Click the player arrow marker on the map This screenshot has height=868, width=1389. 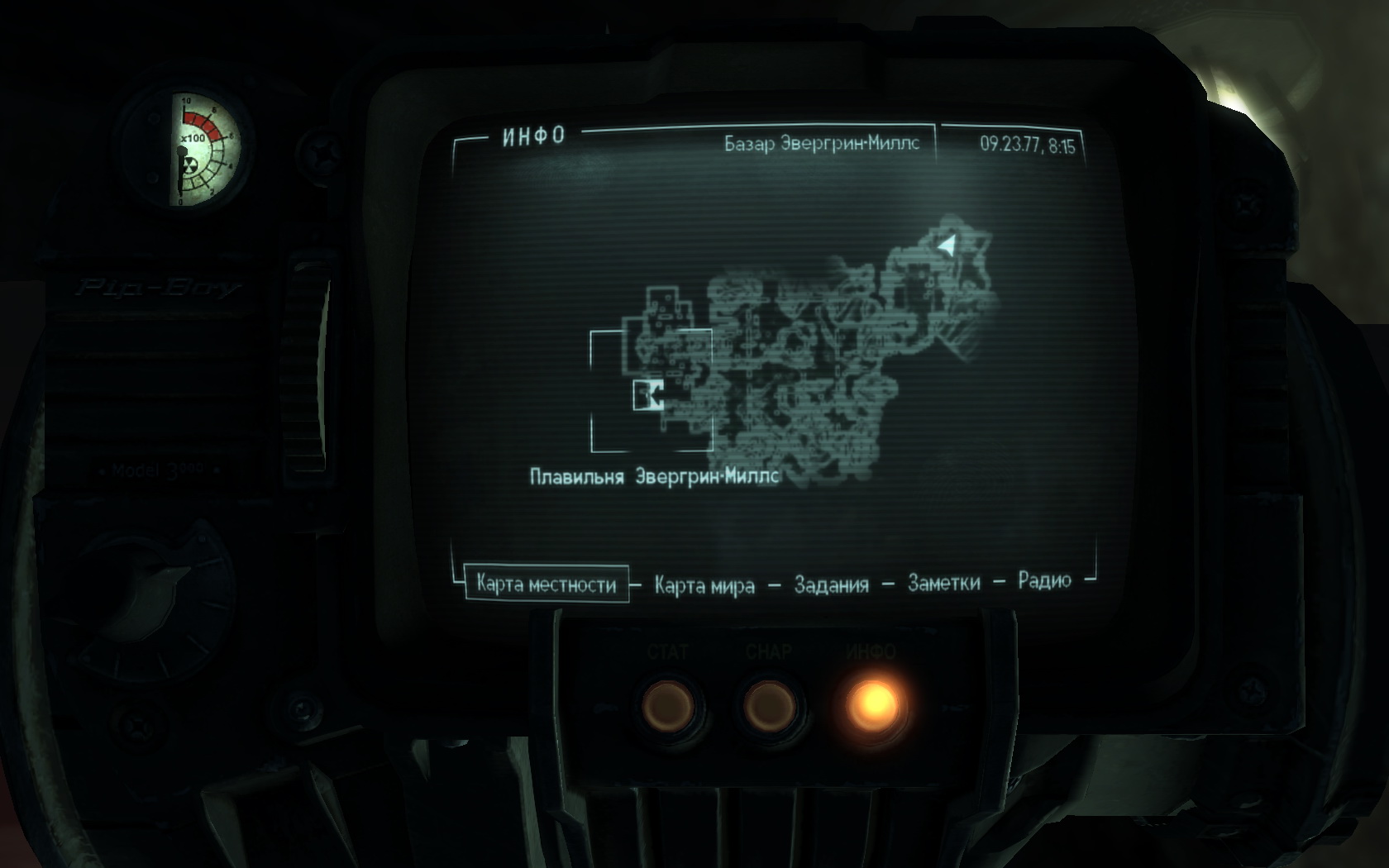coord(947,245)
